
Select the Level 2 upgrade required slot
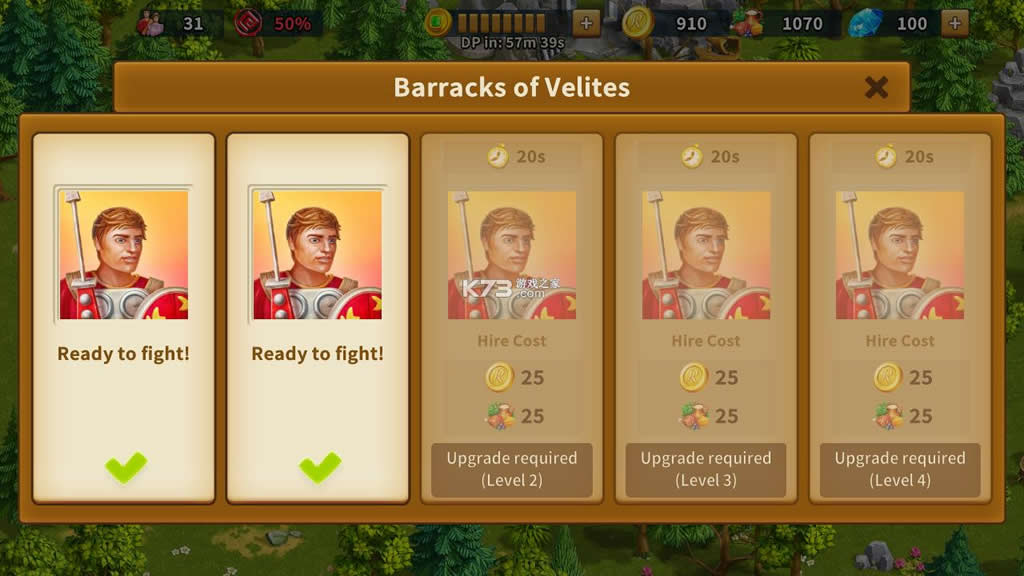click(x=511, y=469)
